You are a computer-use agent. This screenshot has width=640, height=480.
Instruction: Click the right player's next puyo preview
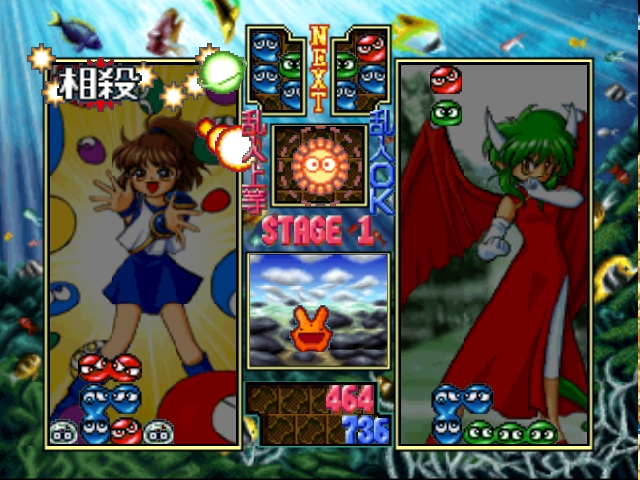coord(360,68)
